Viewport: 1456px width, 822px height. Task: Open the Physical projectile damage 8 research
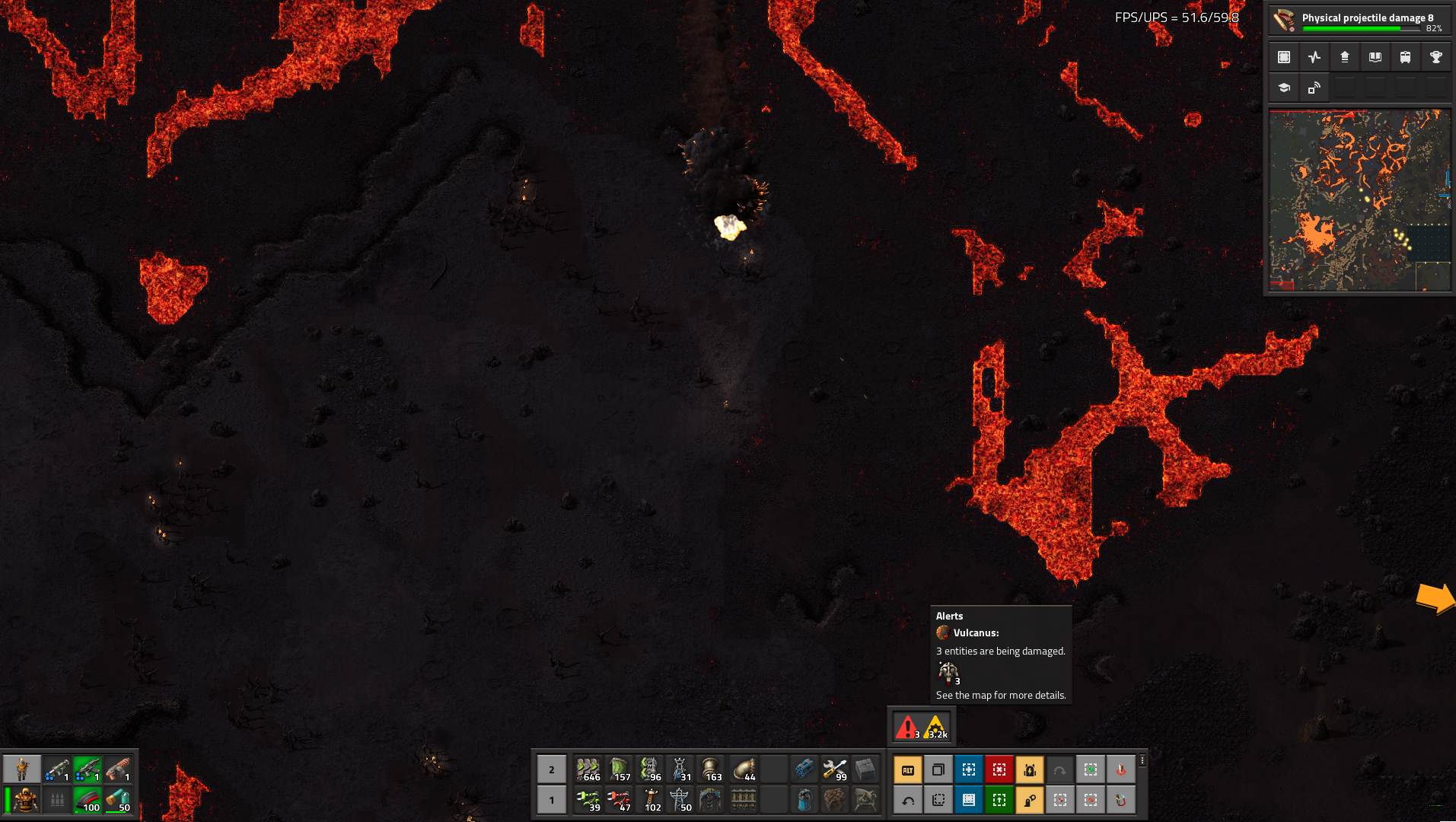(1359, 20)
